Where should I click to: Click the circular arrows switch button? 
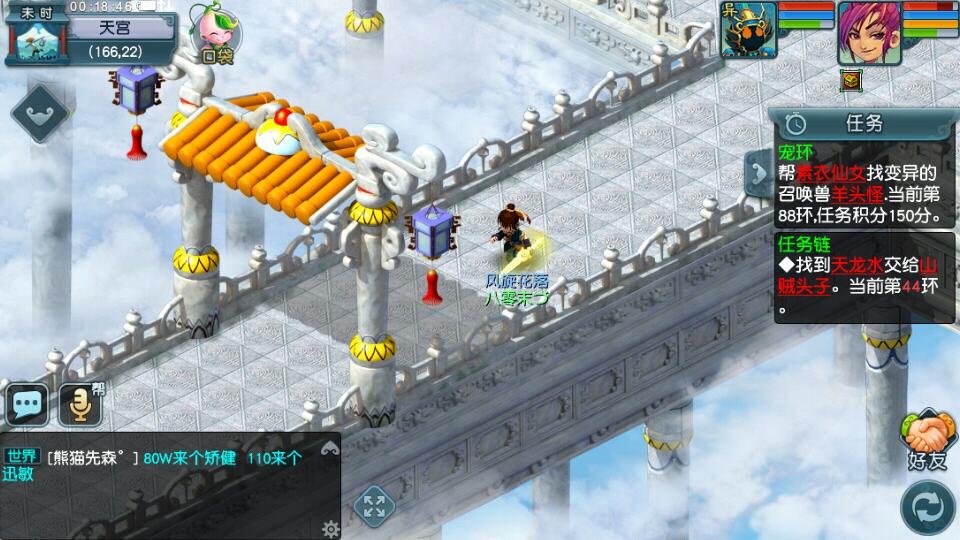[x=927, y=507]
